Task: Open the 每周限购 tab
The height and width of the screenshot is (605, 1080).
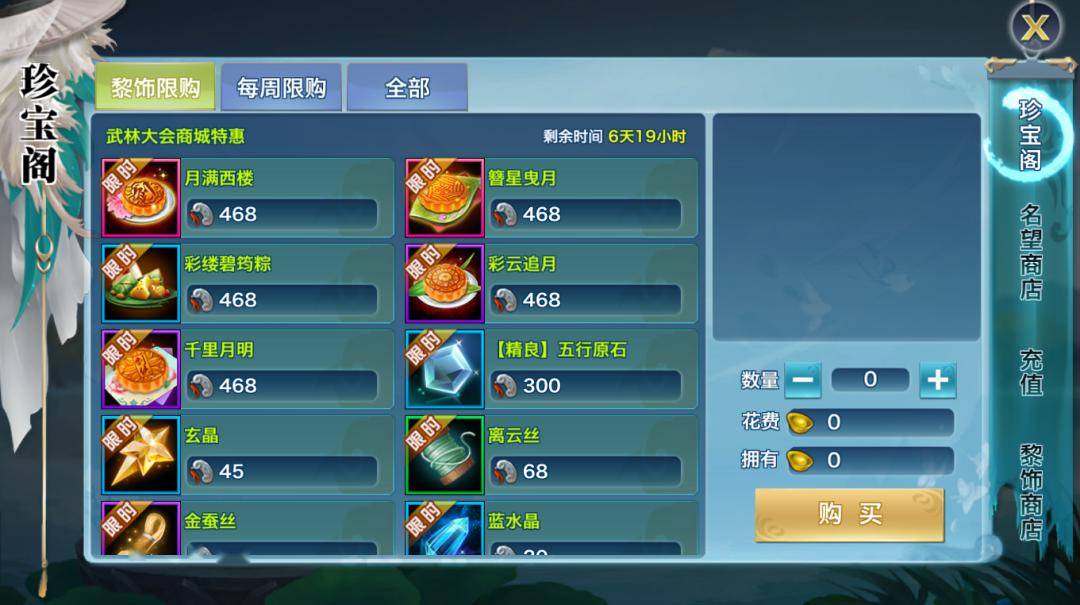Action: pyautogui.click(x=281, y=88)
